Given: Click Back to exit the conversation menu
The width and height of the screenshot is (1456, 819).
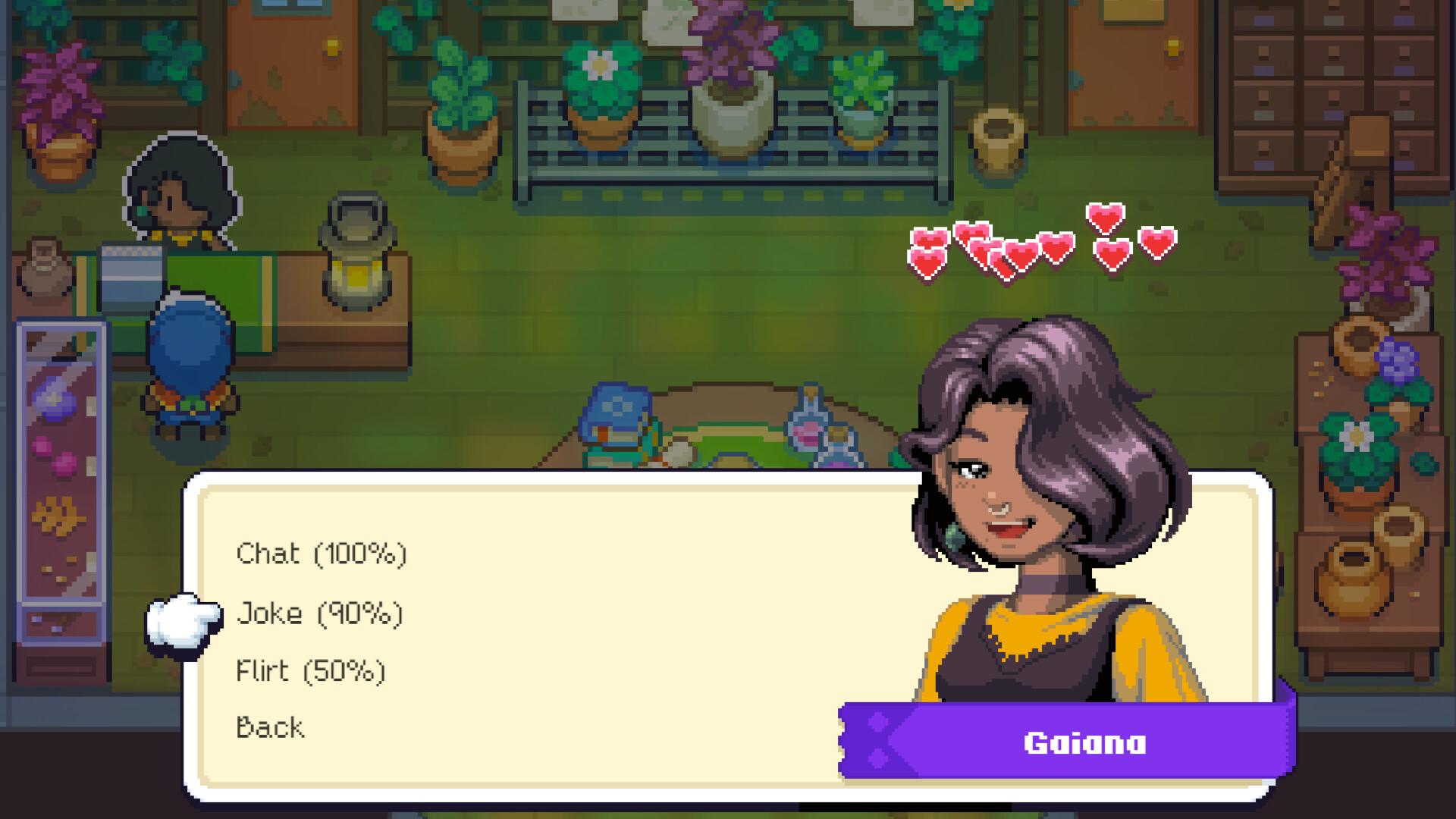Looking at the screenshot, I should (269, 727).
